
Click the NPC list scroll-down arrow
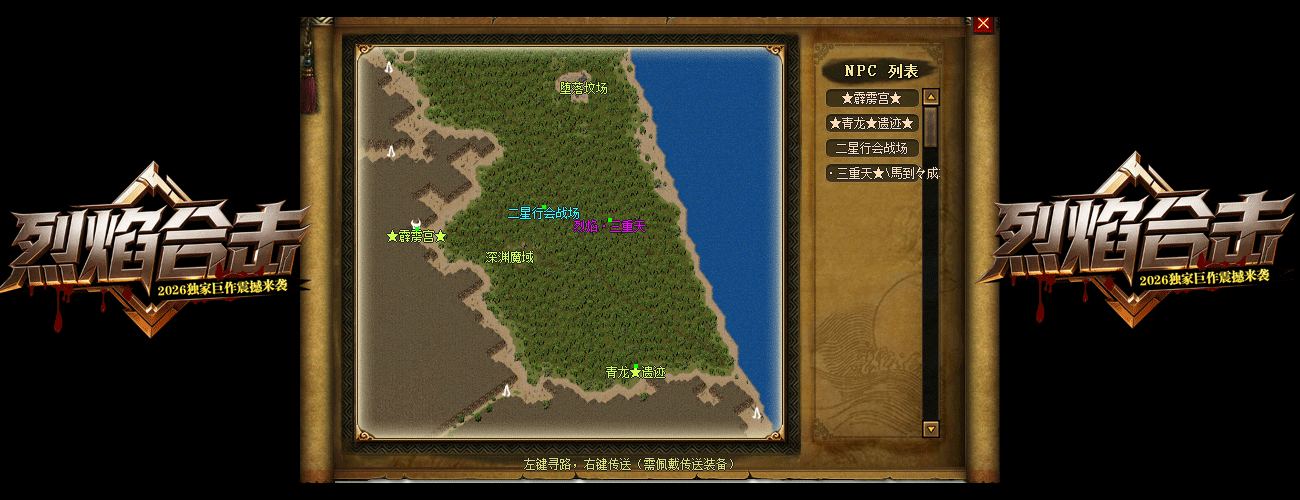[931, 428]
